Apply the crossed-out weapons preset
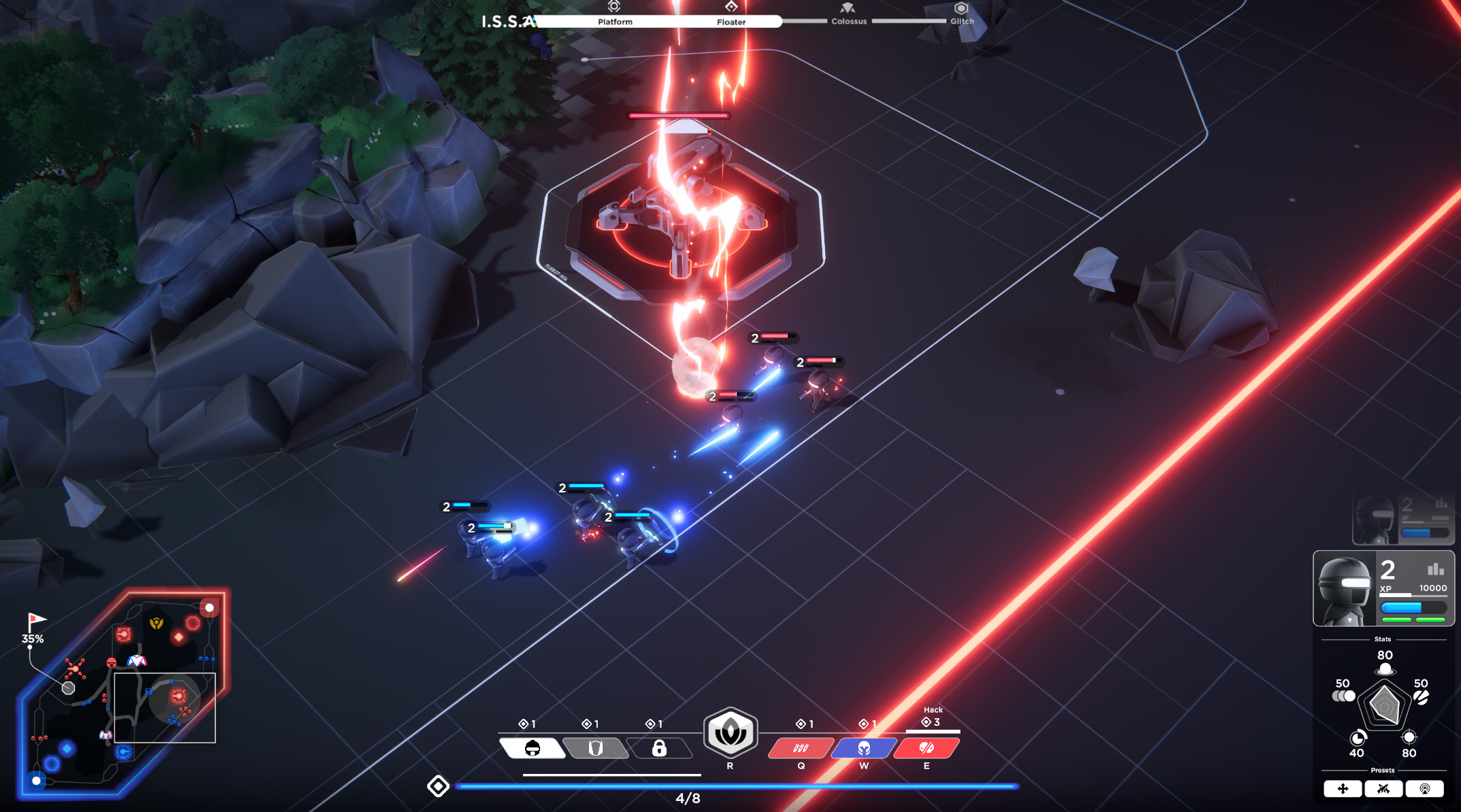 click(x=1383, y=789)
